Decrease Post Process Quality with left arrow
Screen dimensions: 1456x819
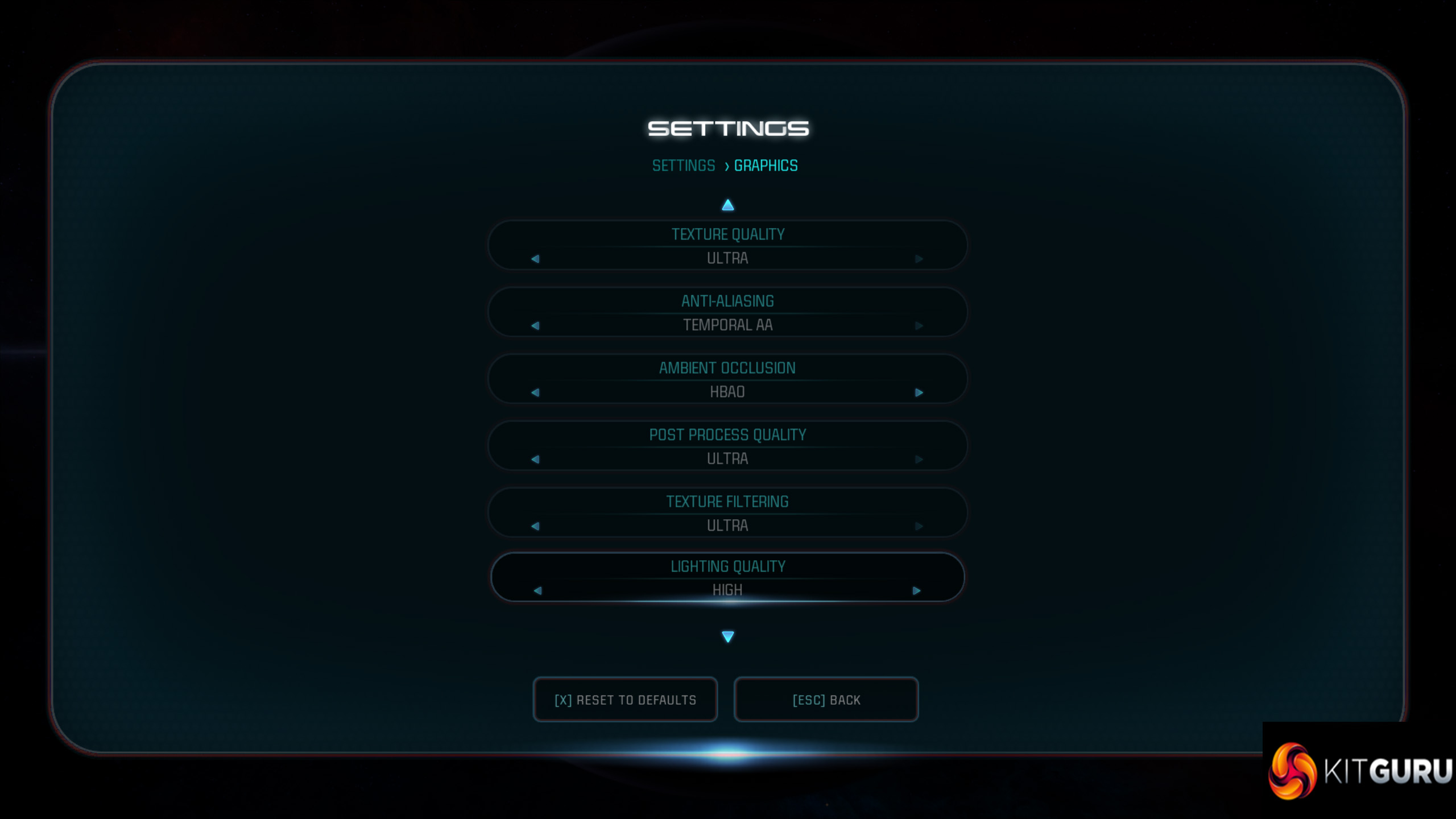click(x=535, y=459)
